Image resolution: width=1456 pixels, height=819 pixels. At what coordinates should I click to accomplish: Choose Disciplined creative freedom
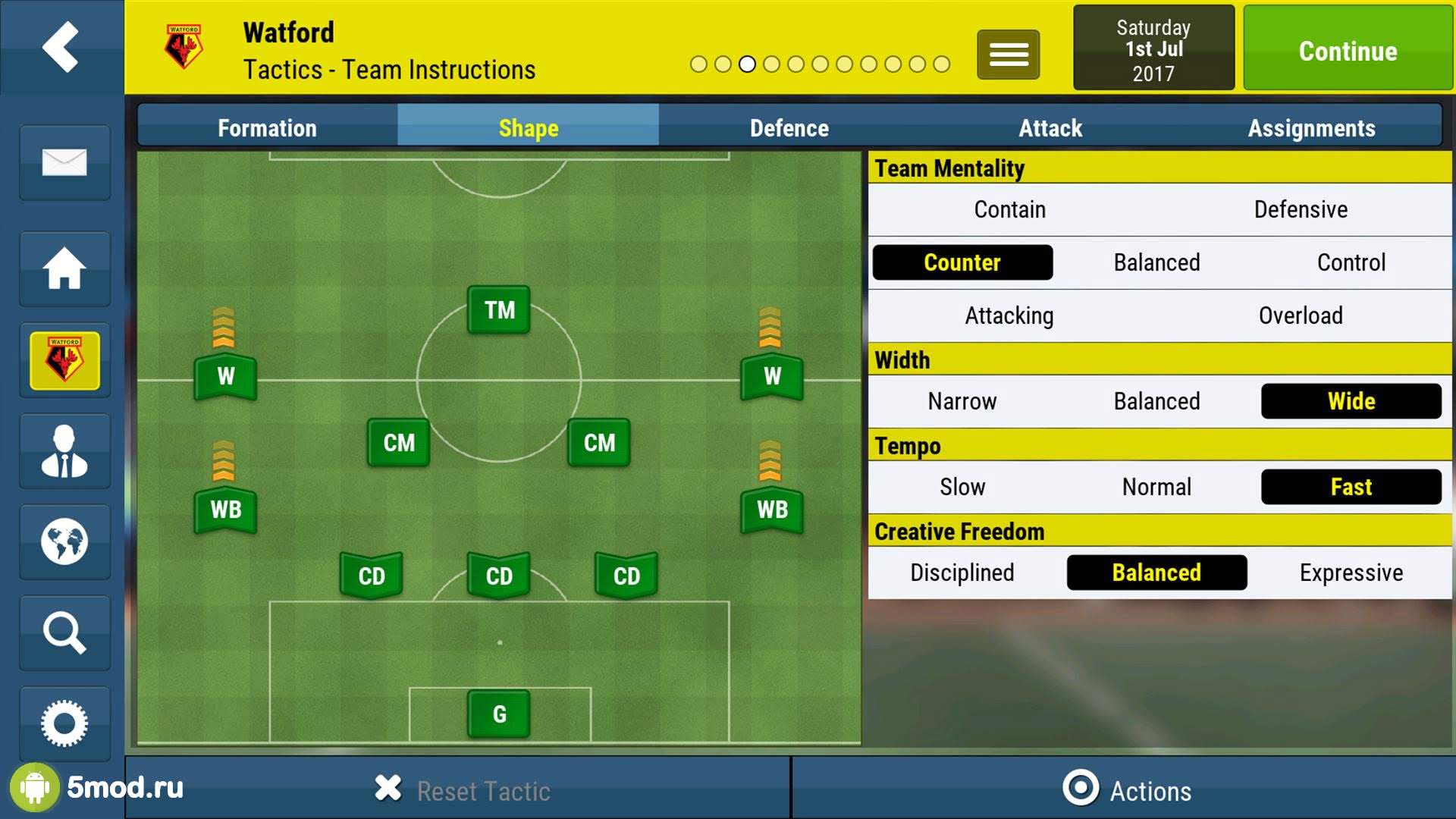coord(962,573)
